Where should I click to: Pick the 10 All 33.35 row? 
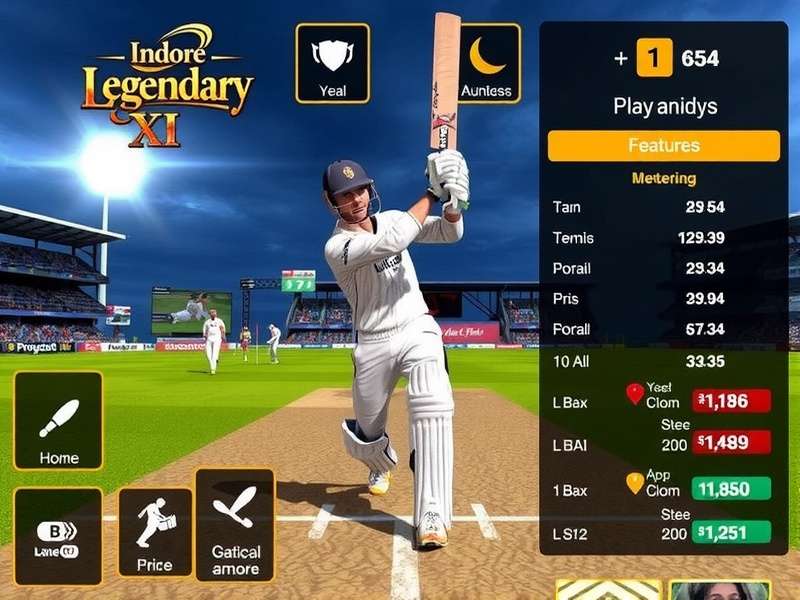pos(662,360)
